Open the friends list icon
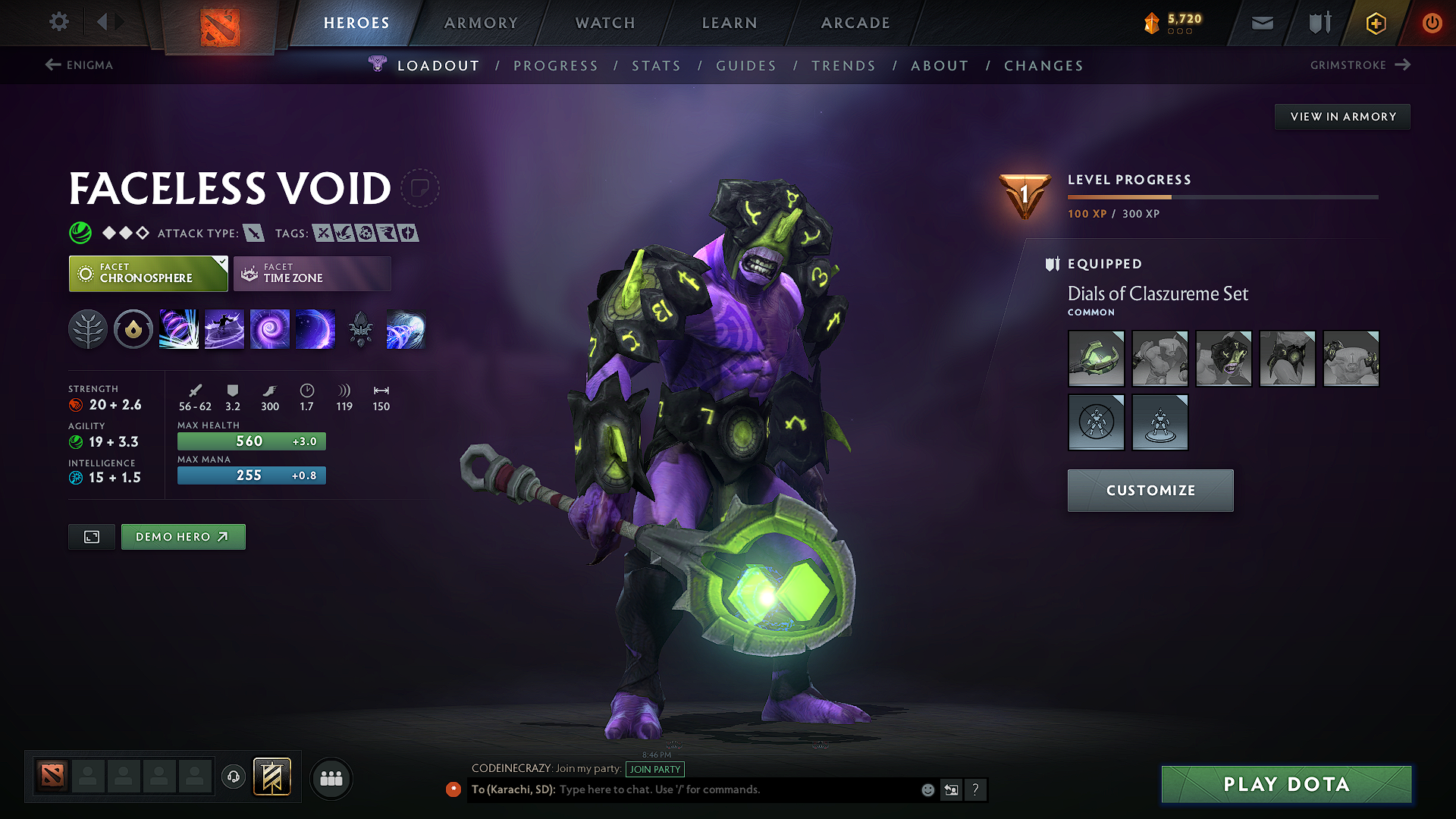 [x=331, y=778]
